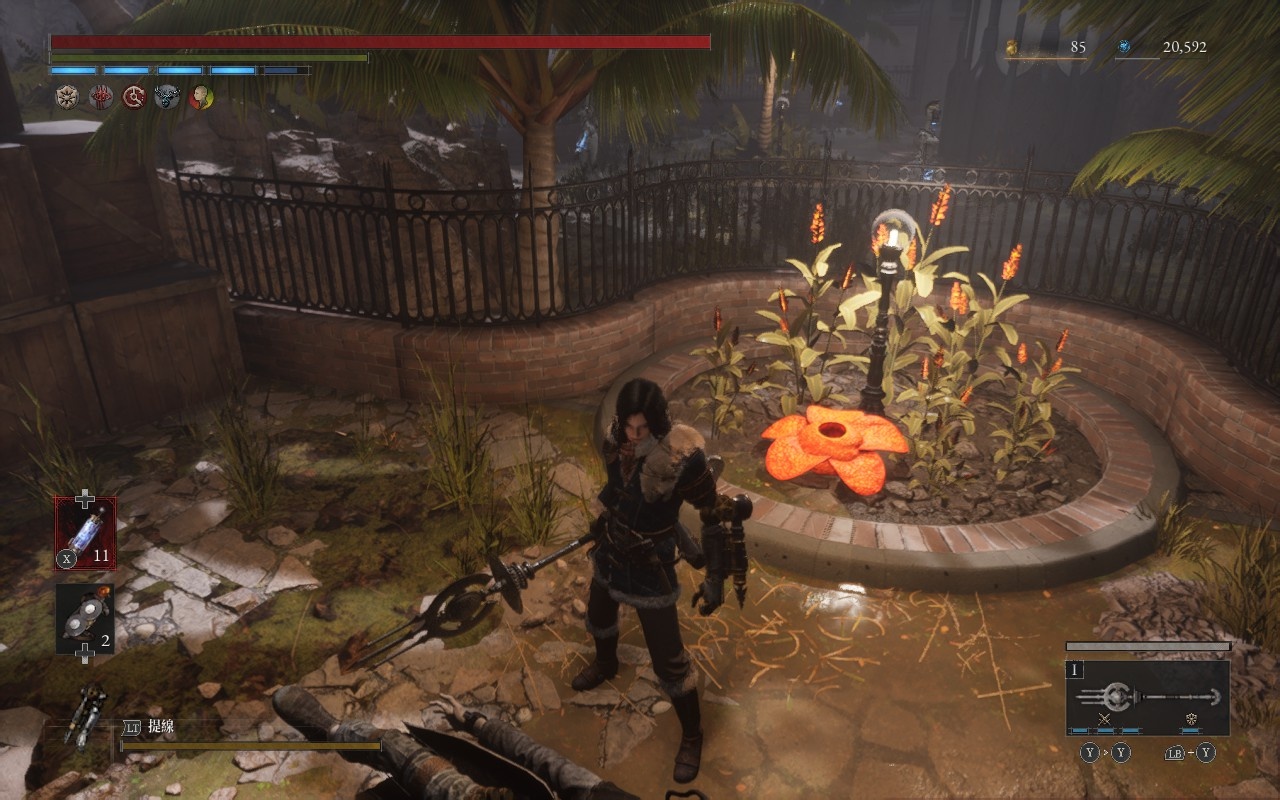Select the lower belt item slot holding 2

[x=85, y=619]
